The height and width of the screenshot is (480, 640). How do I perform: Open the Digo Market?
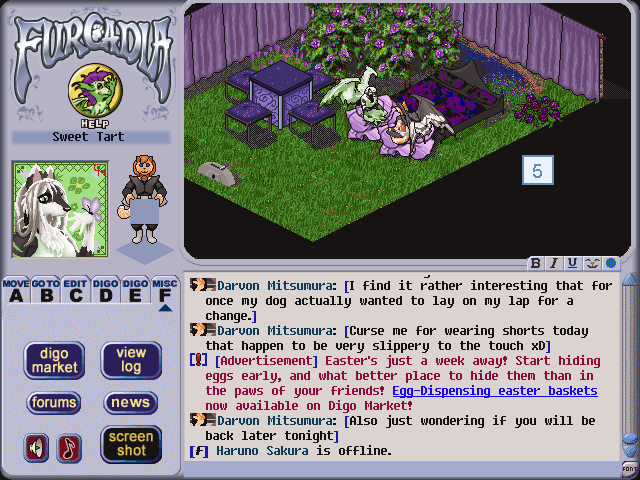(54, 360)
